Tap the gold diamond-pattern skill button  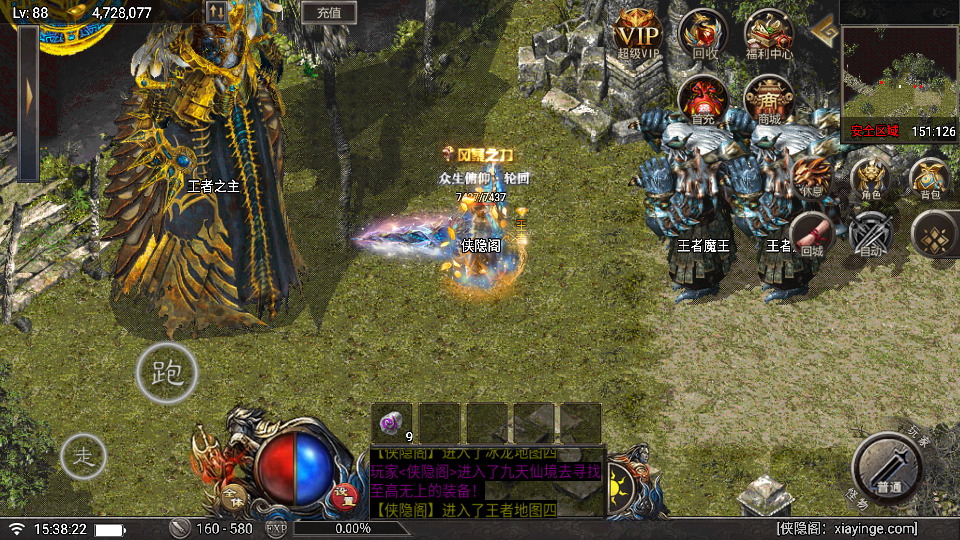(x=934, y=235)
